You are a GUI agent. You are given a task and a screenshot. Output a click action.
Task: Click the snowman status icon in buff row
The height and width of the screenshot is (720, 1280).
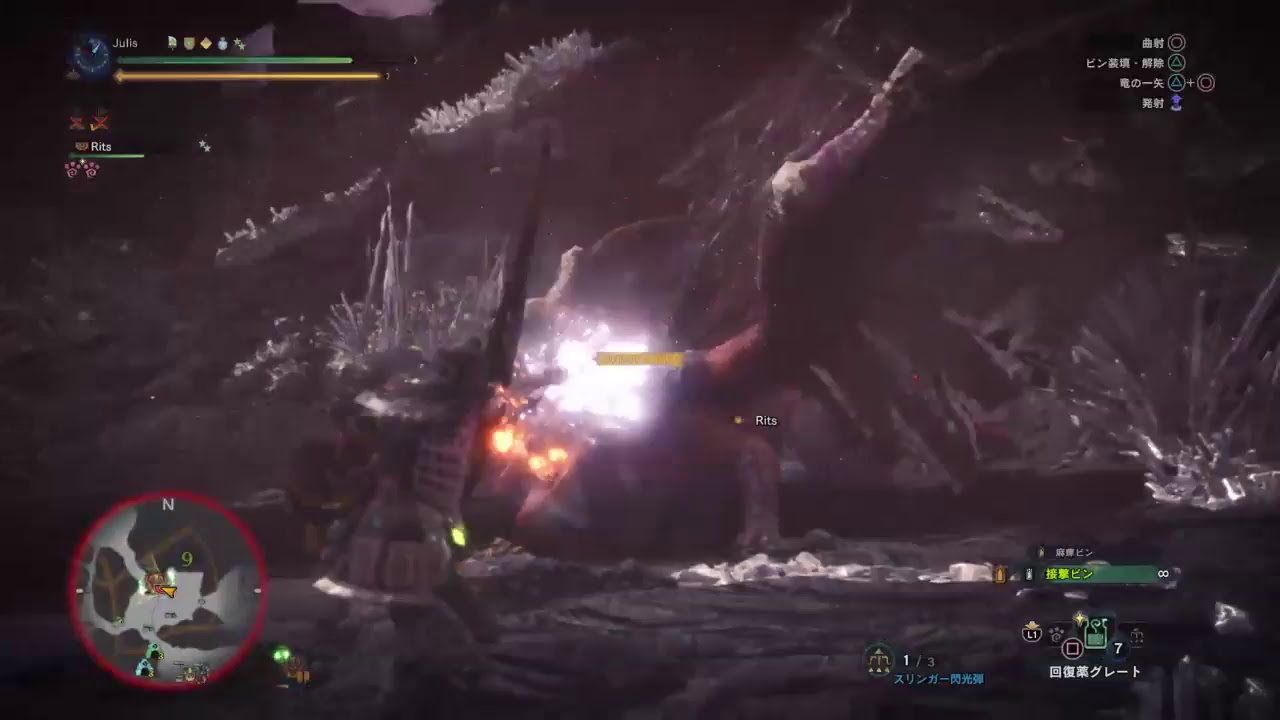click(223, 44)
